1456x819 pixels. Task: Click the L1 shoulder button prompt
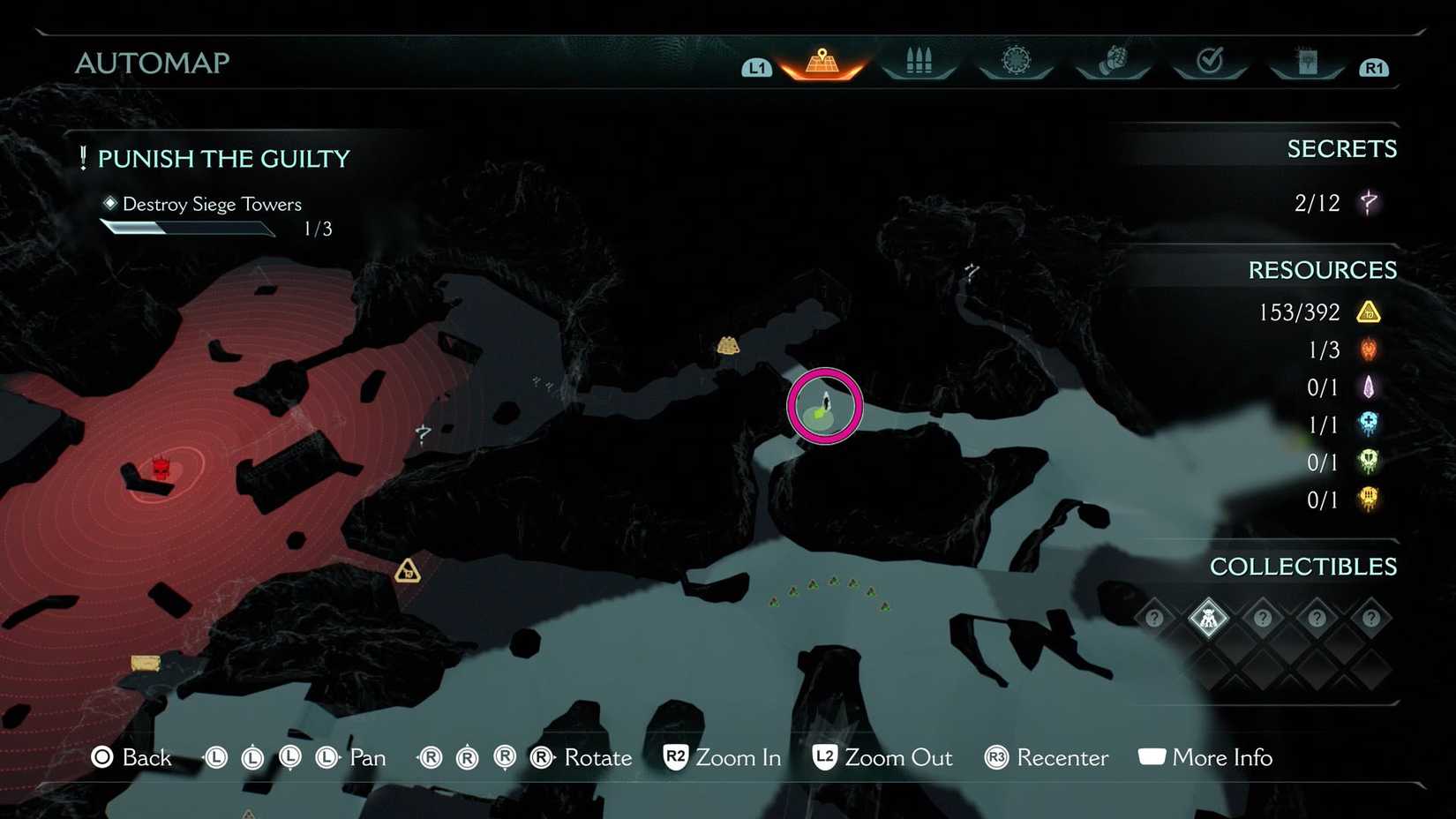(x=756, y=67)
